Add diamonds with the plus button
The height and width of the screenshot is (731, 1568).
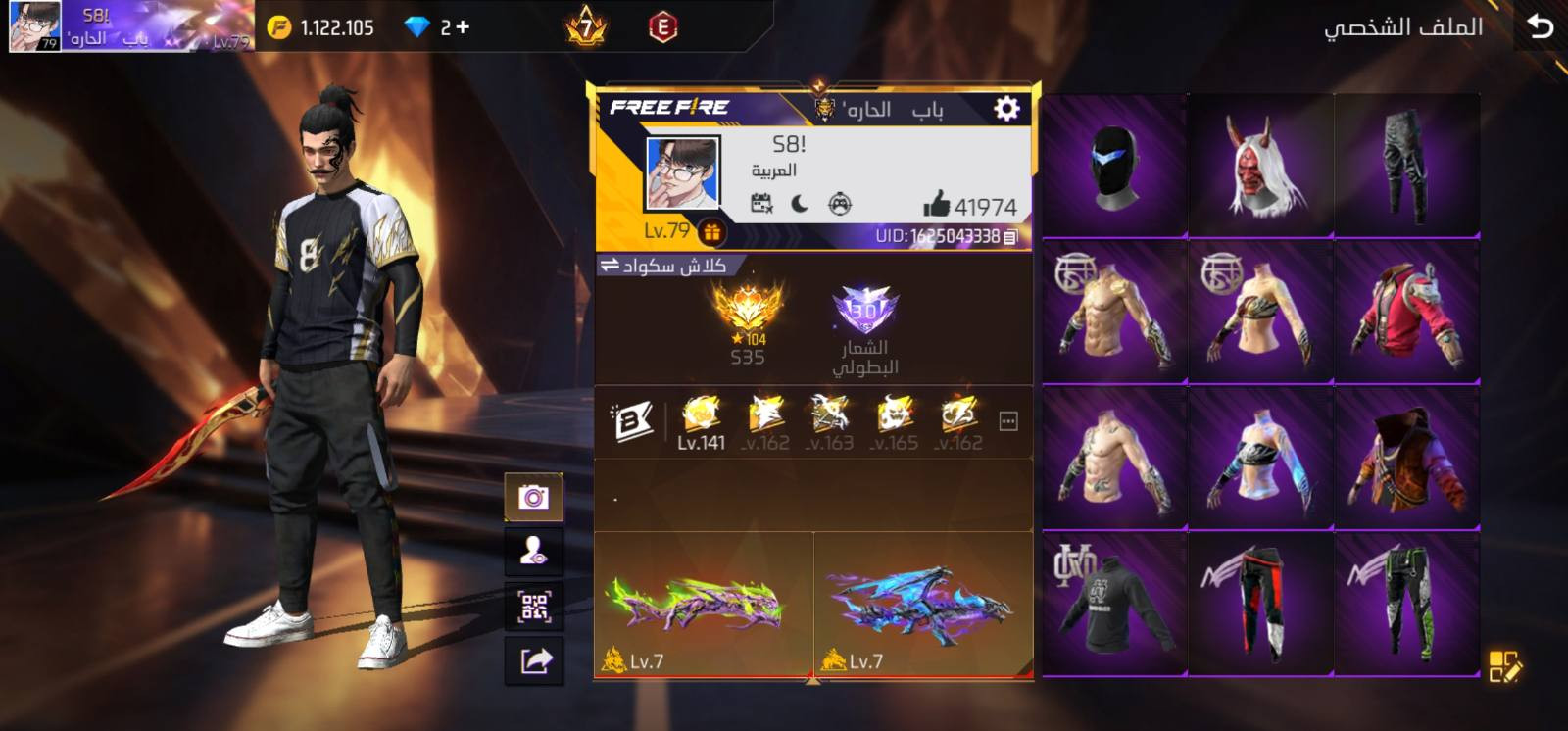point(462,27)
